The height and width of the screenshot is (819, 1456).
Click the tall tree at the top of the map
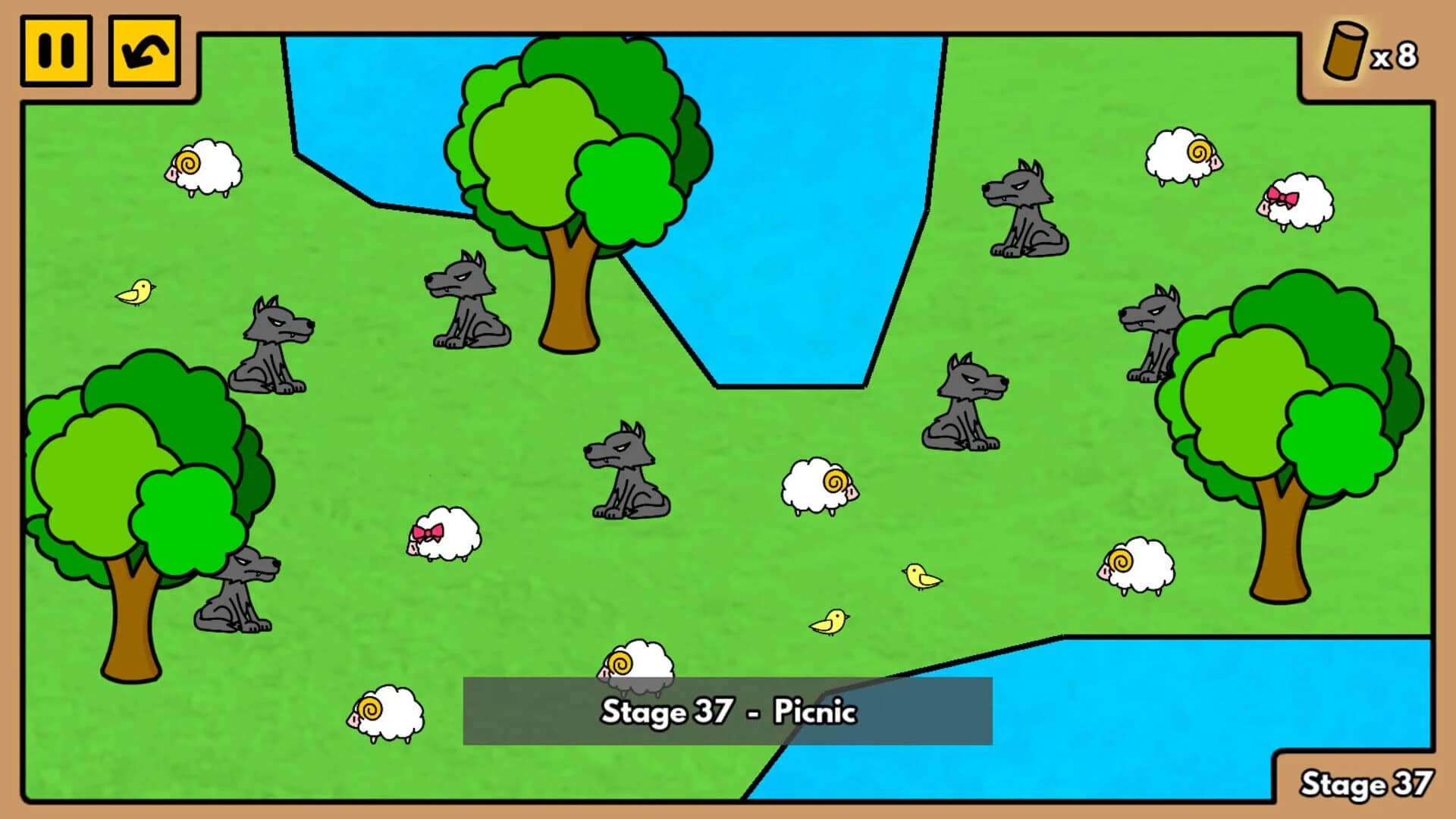[576, 152]
